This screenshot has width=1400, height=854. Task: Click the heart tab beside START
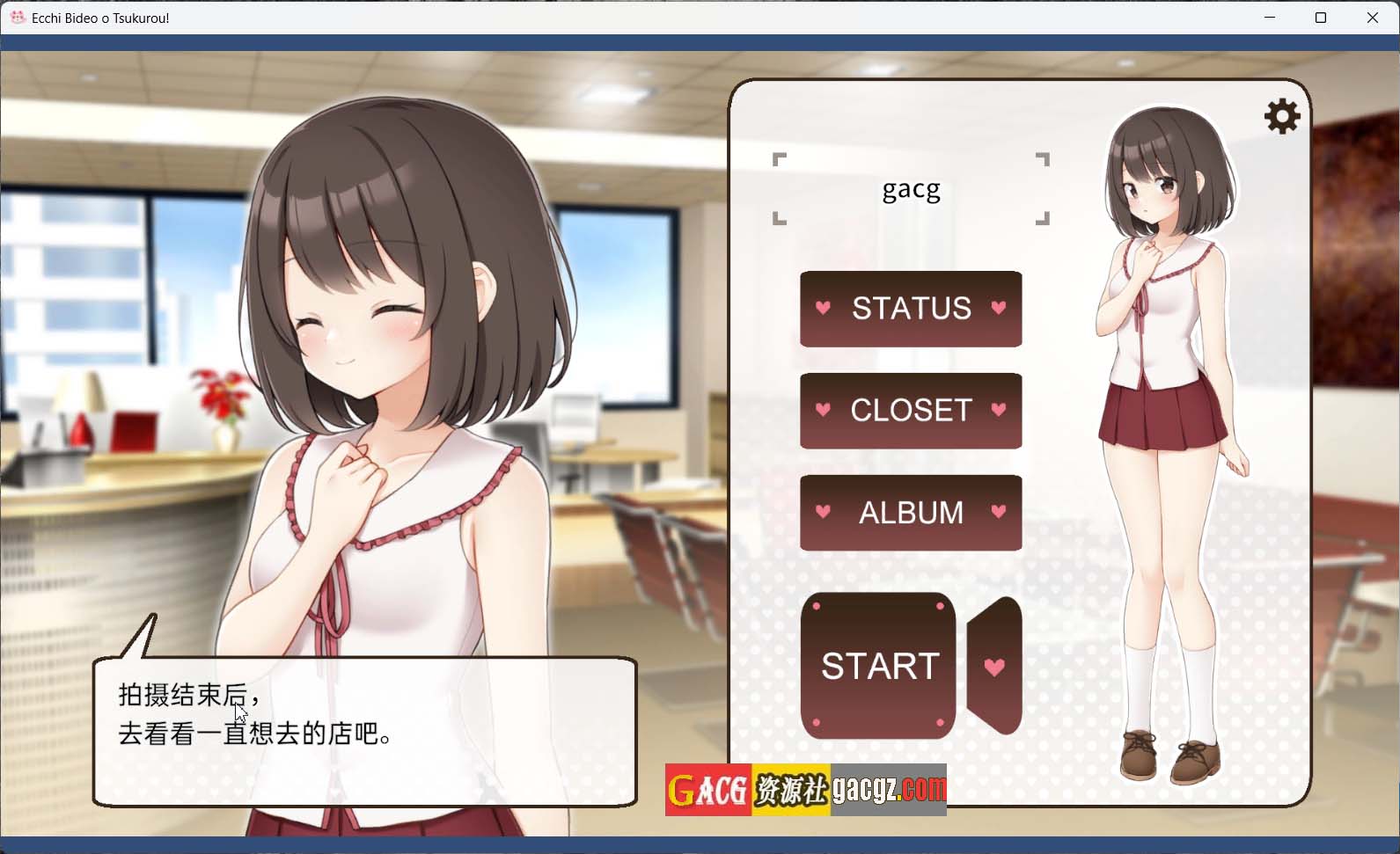(x=995, y=666)
